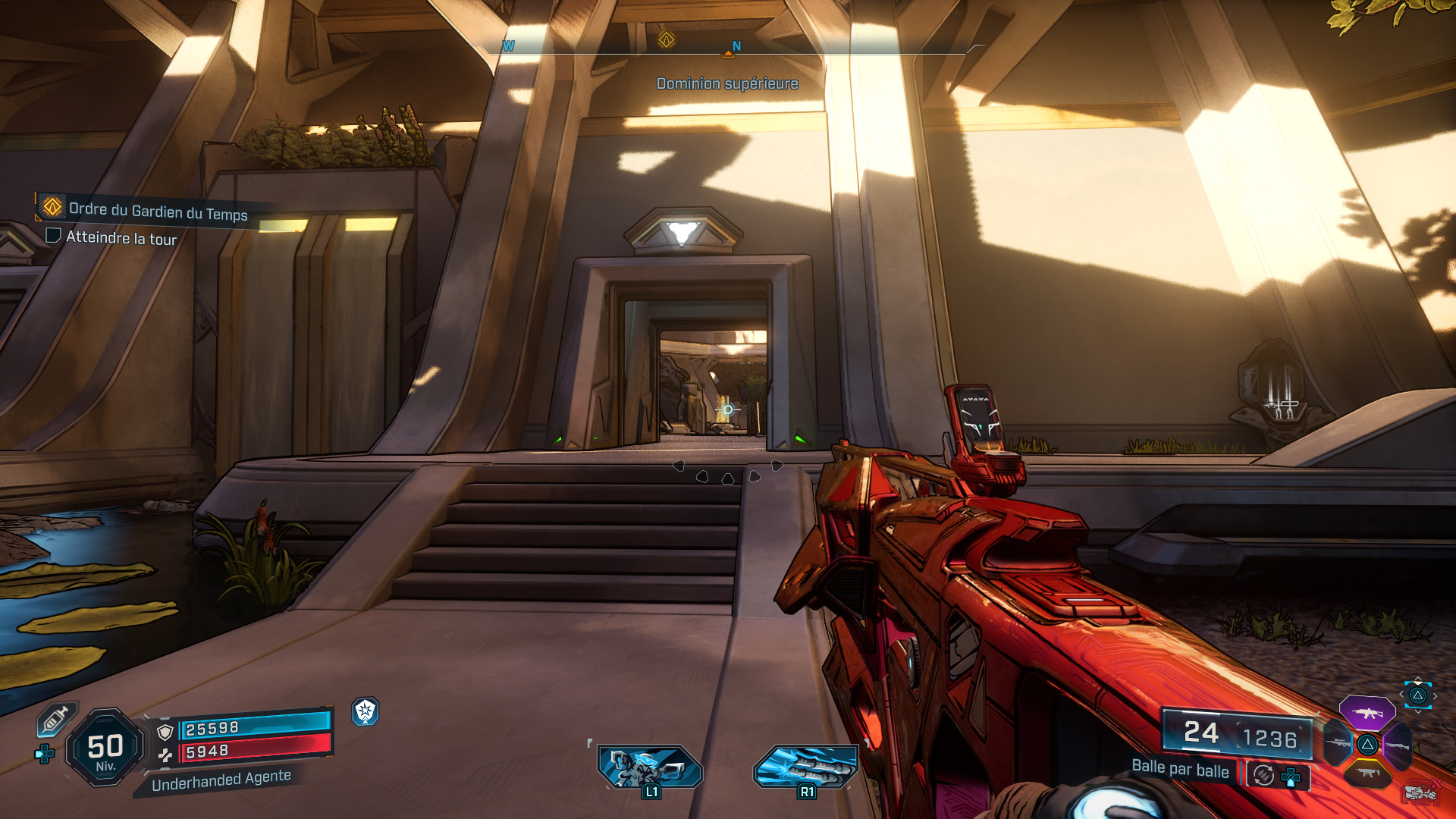The height and width of the screenshot is (819, 1456).
Task: Click the grenade icon near ammo counter
Action: point(1420,792)
